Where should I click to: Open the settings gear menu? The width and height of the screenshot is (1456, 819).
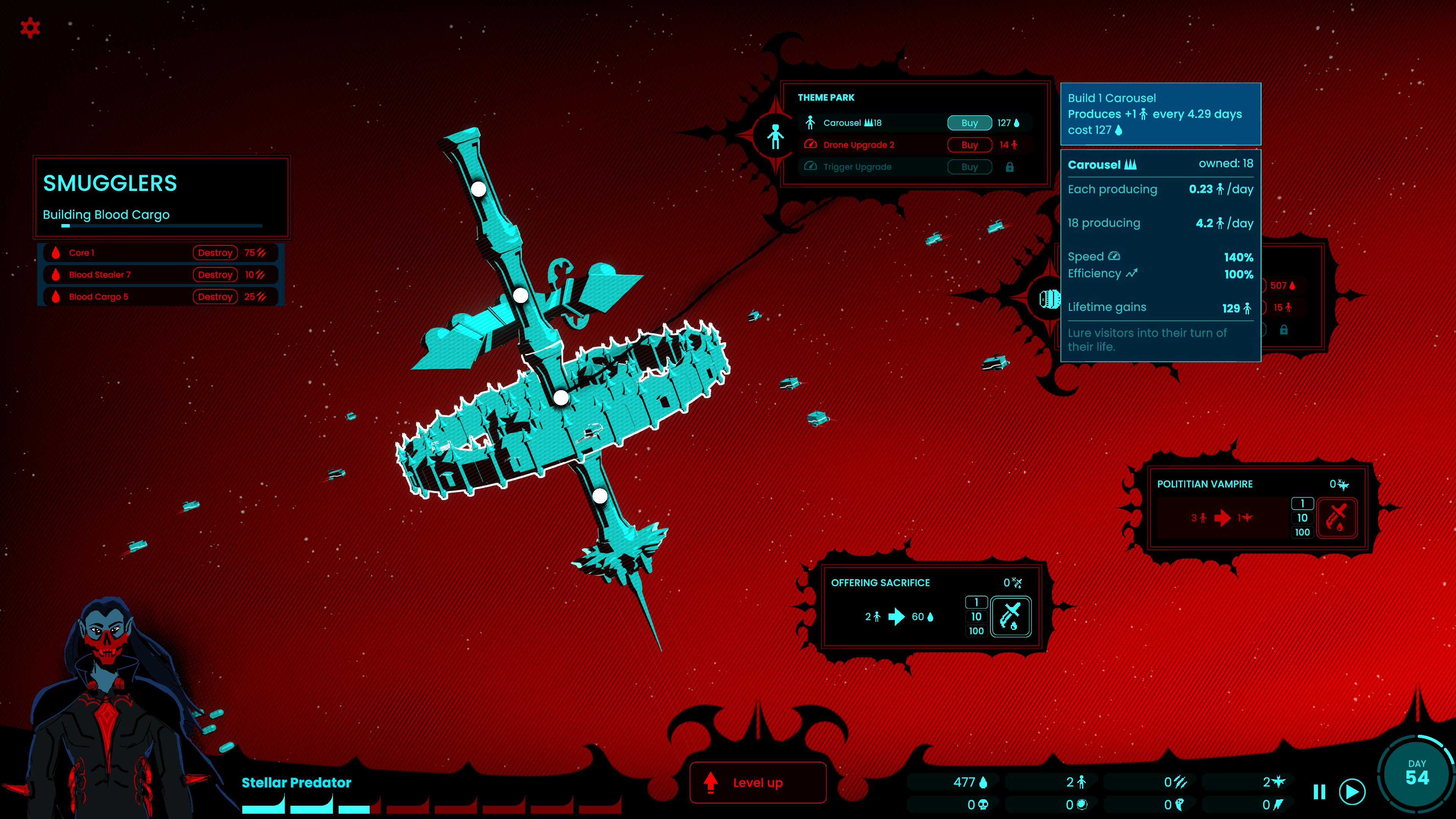click(x=30, y=27)
